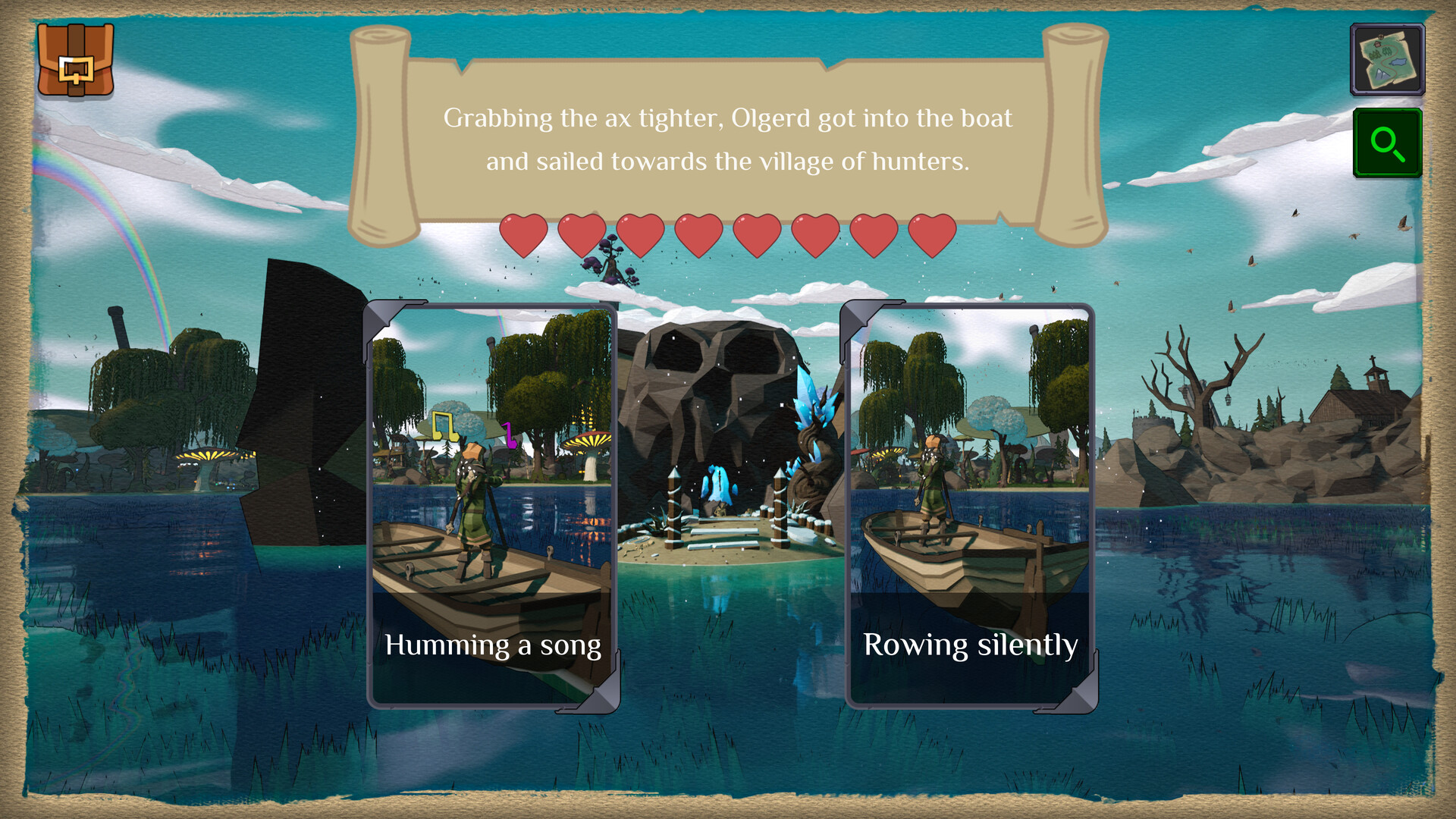
Task: Activate the green magnifier search tool
Action: [1386, 144]
